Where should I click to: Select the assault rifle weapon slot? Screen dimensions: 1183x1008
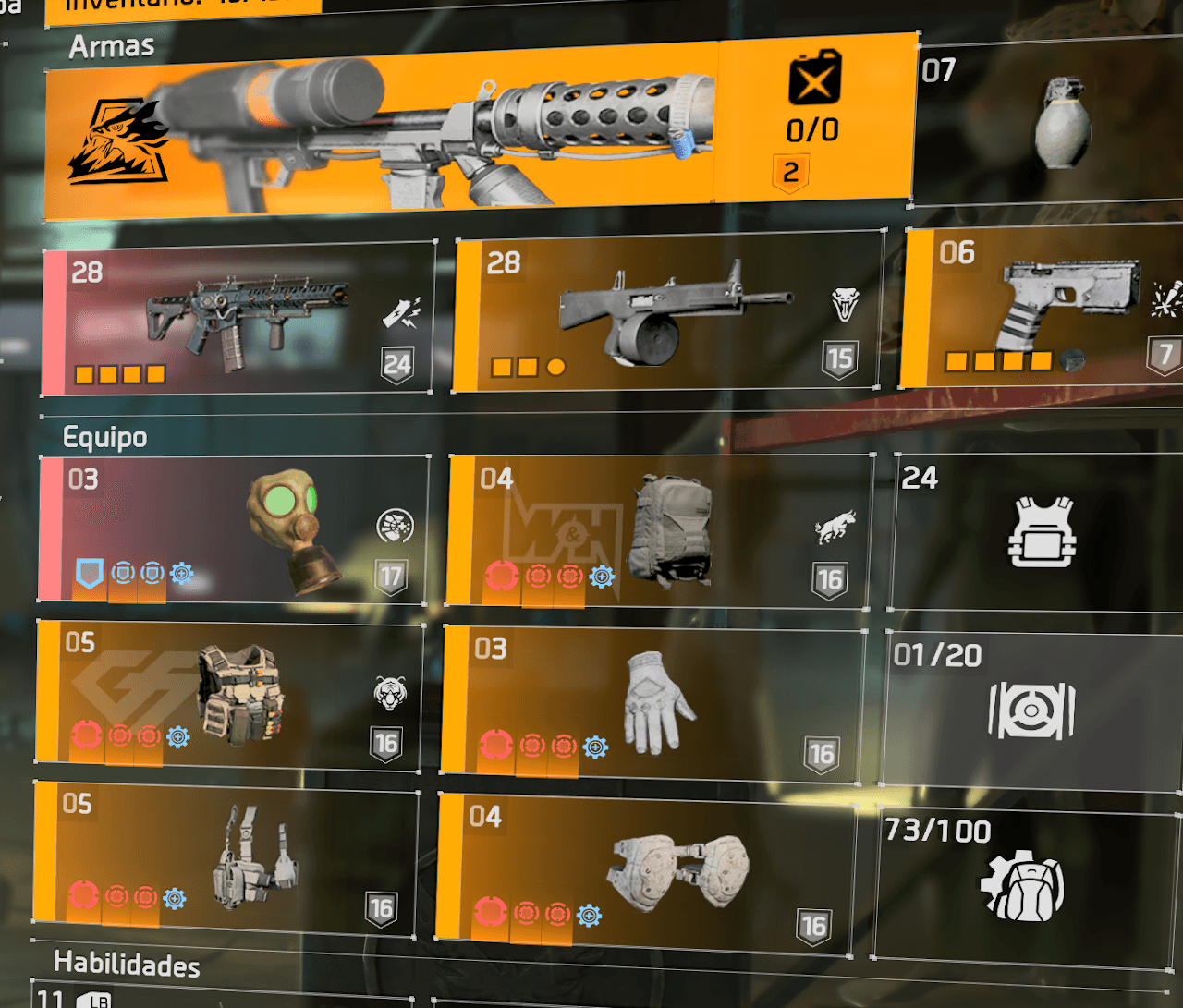[238, 318]
